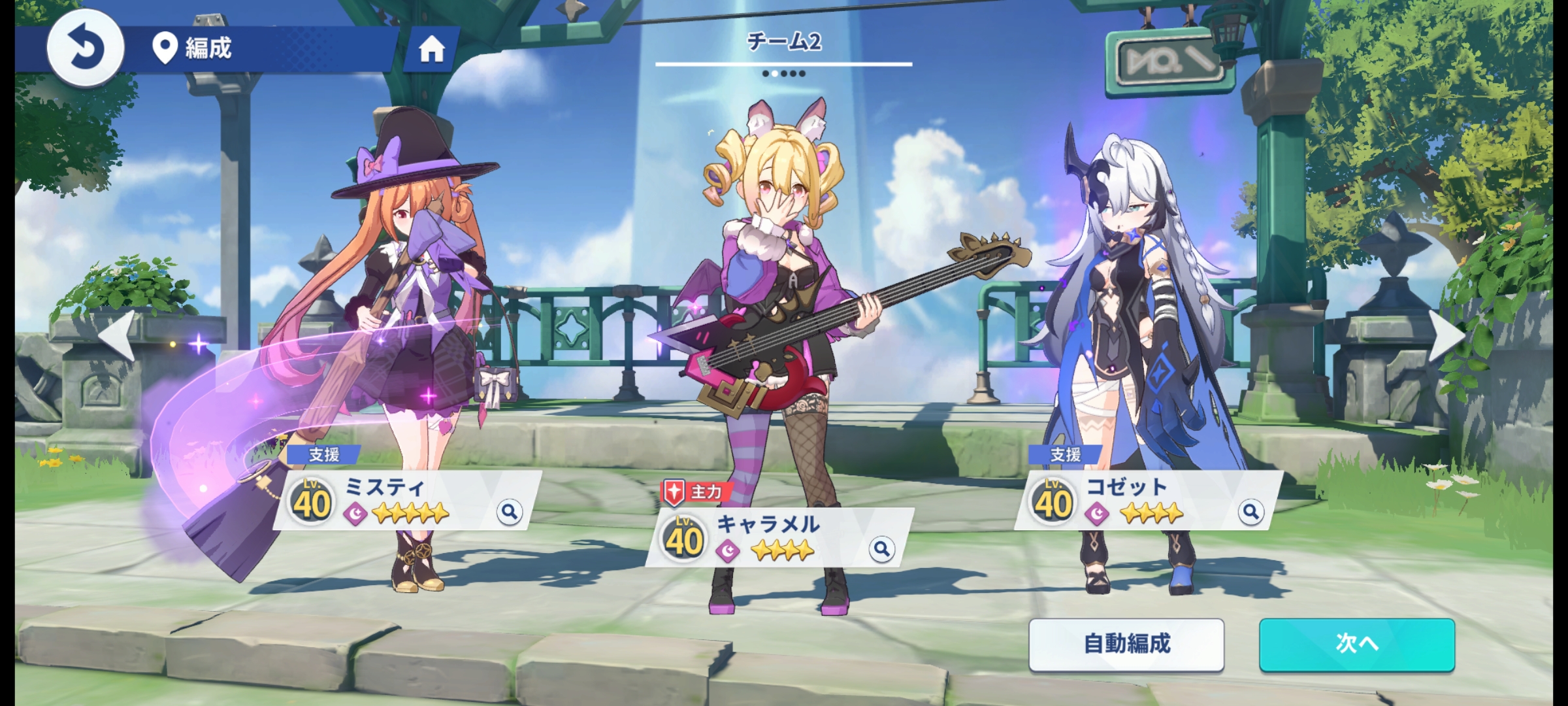
Task: View キャラメル details with magnifier icon
Action: (x=881, y=548)
